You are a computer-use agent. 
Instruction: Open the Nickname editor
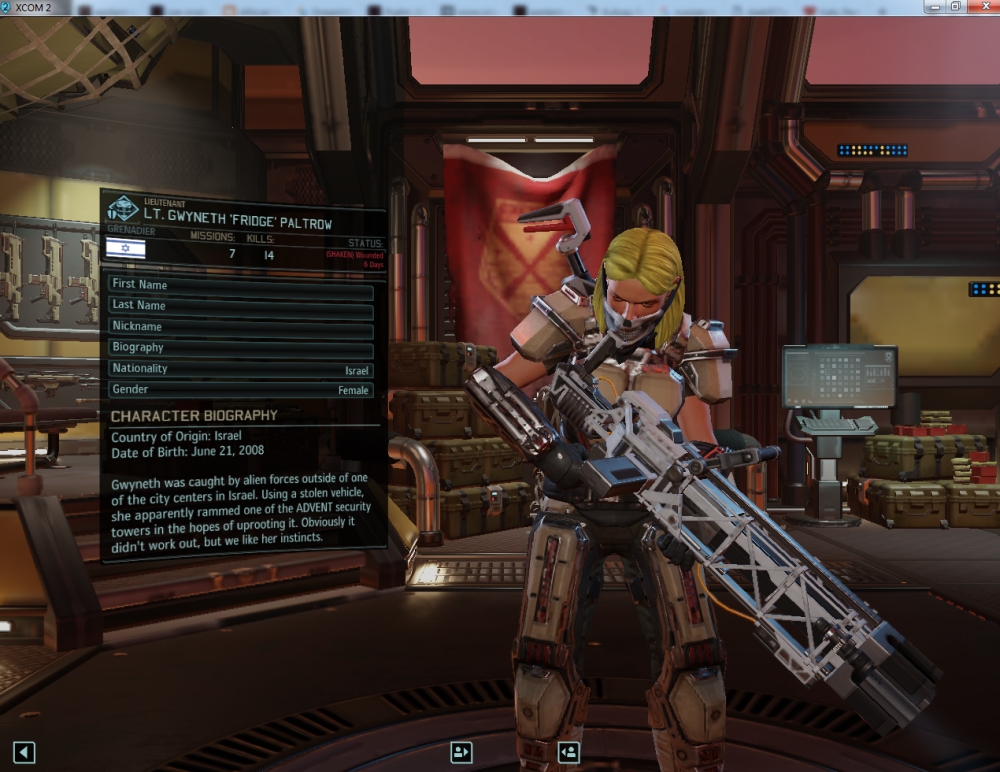click(240, 327)
